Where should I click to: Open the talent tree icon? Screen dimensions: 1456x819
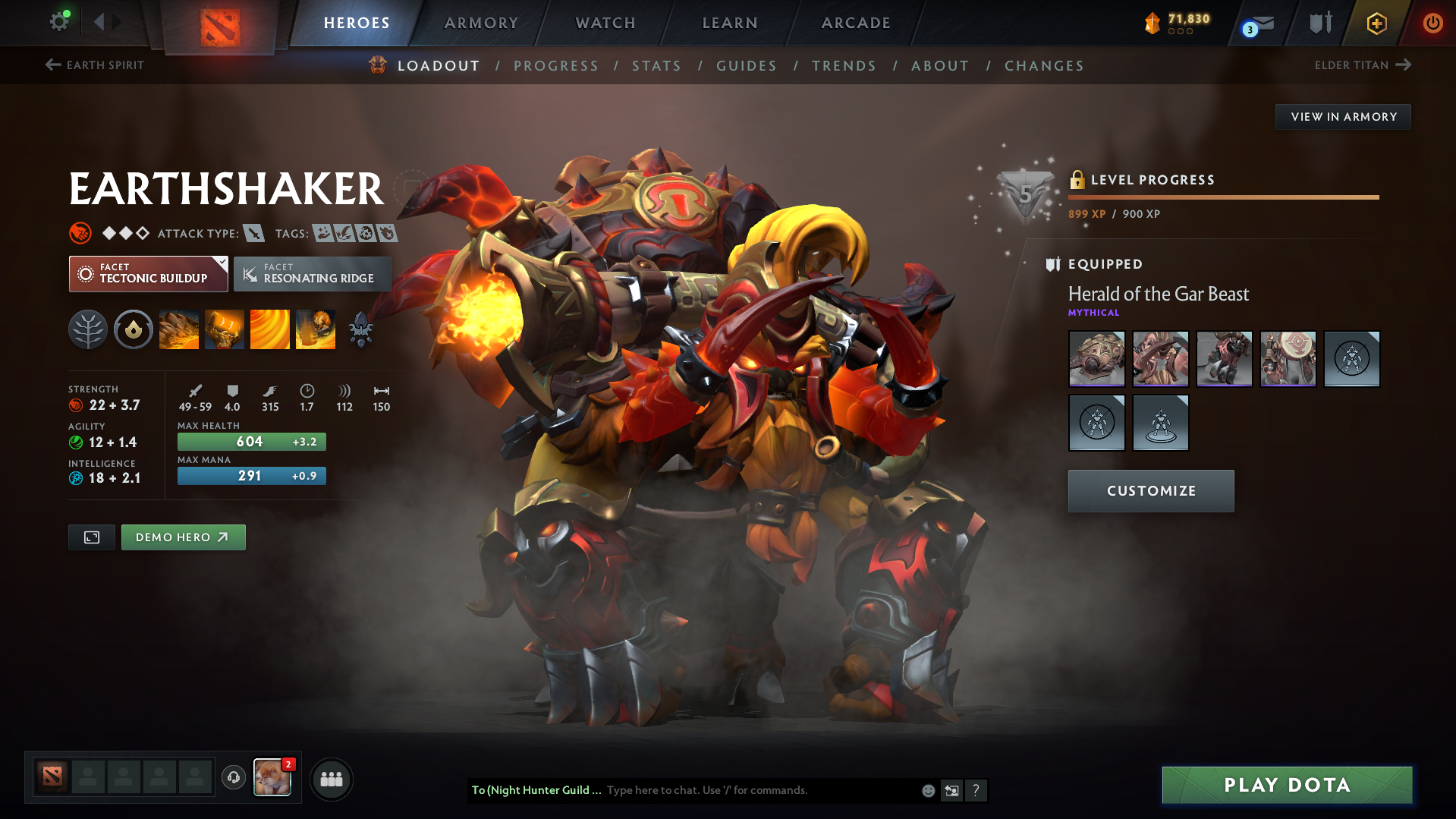(x=88, y=330)
